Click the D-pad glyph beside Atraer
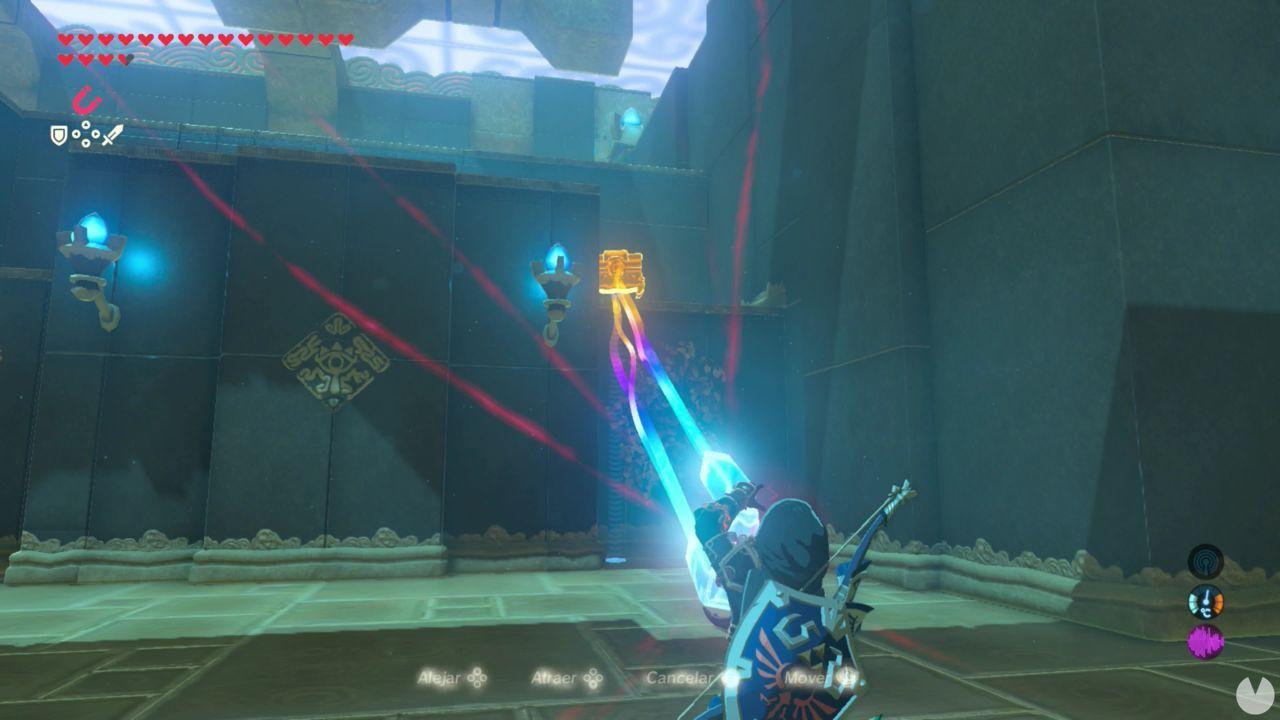 click(x=594, y=679)
